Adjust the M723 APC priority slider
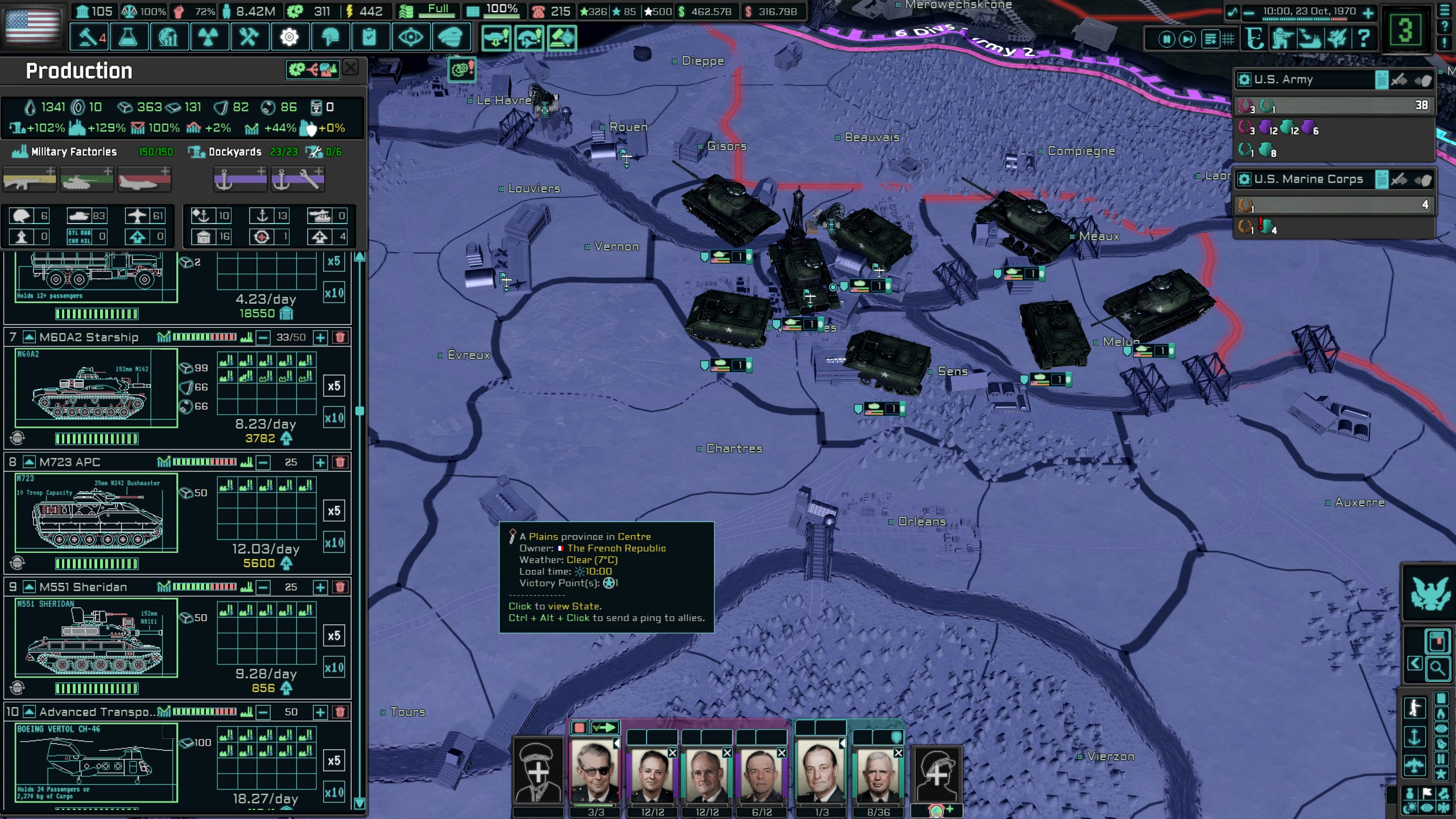The height and width of the screenshot is (819, 1456). click(x=205, y=461)
